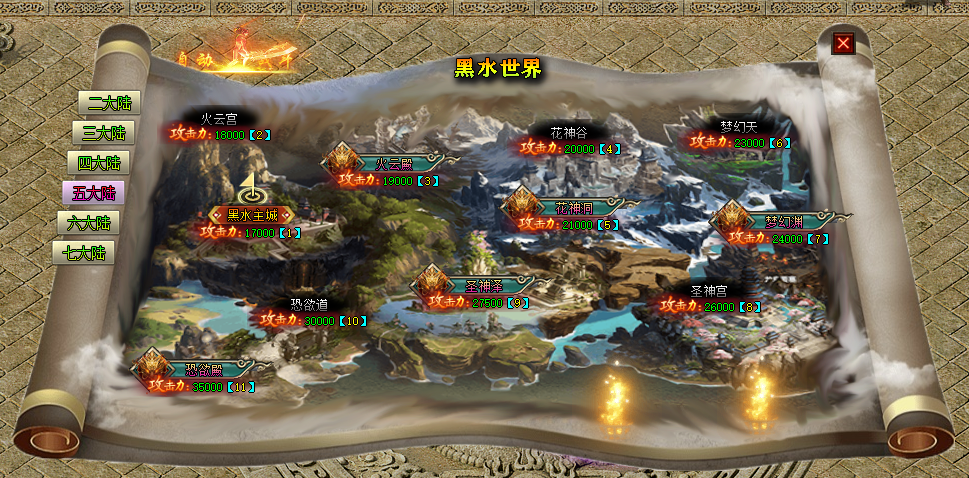
Task: Close the 黑水世界 map scroll
Action: pyautogui.click(x=844, y=42)
